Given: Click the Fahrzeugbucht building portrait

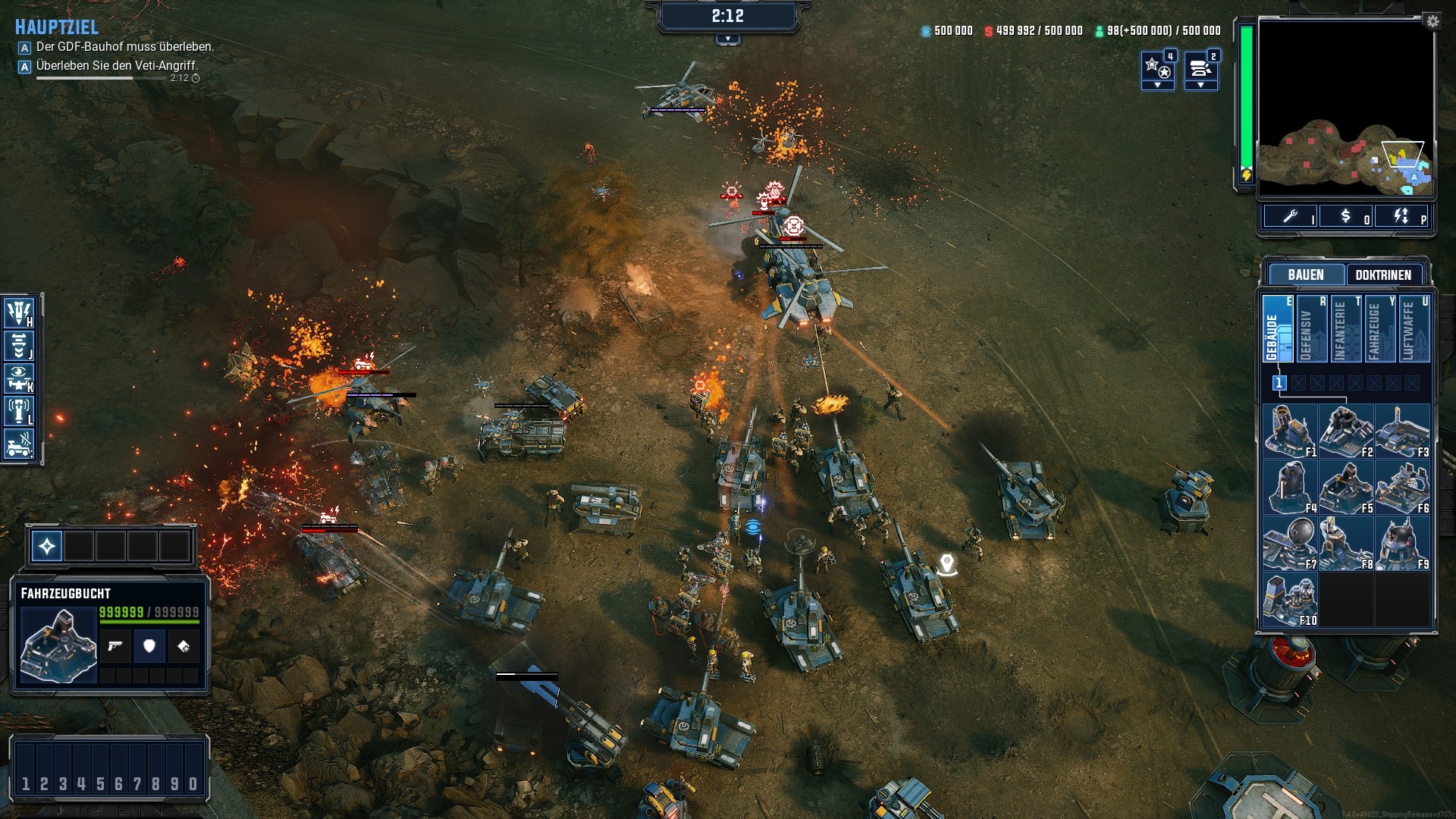Looking at the screenshot, I should click(x=58, y=645).
